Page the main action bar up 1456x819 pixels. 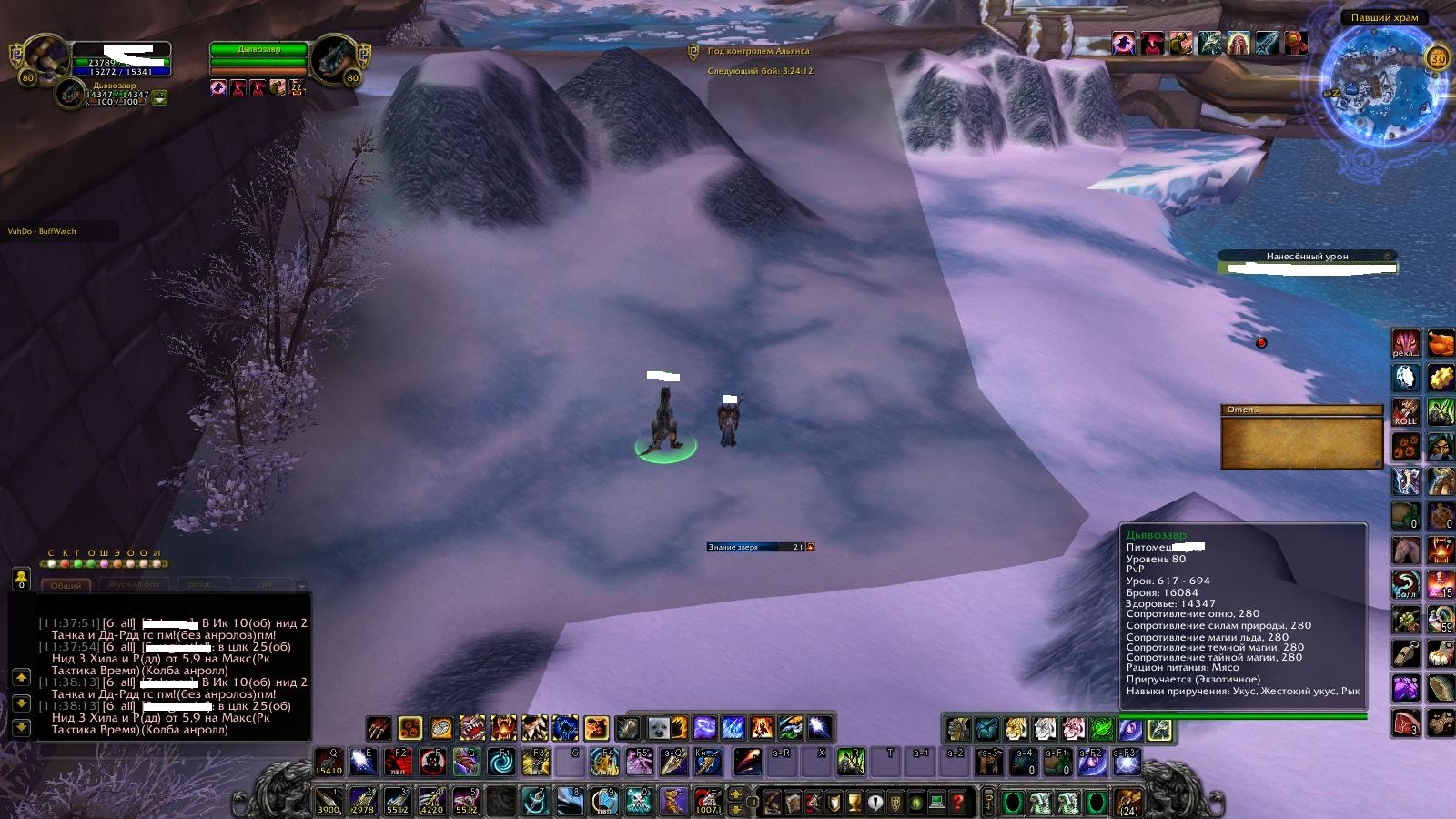pyautogui.click(x=736, y=794)
